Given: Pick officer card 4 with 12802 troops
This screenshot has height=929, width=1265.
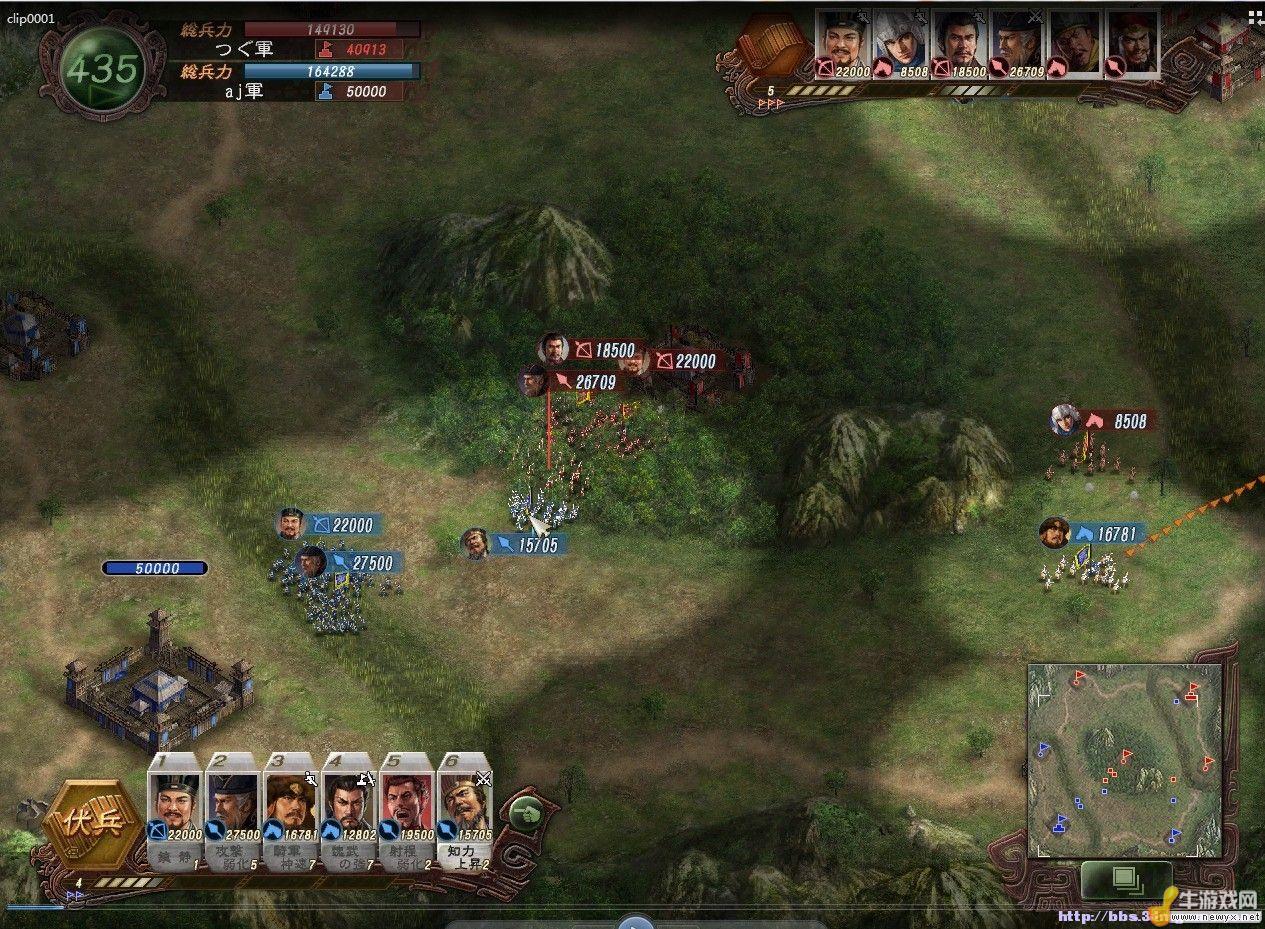Looking at the screenshot, I should click(x=349, y=806).
